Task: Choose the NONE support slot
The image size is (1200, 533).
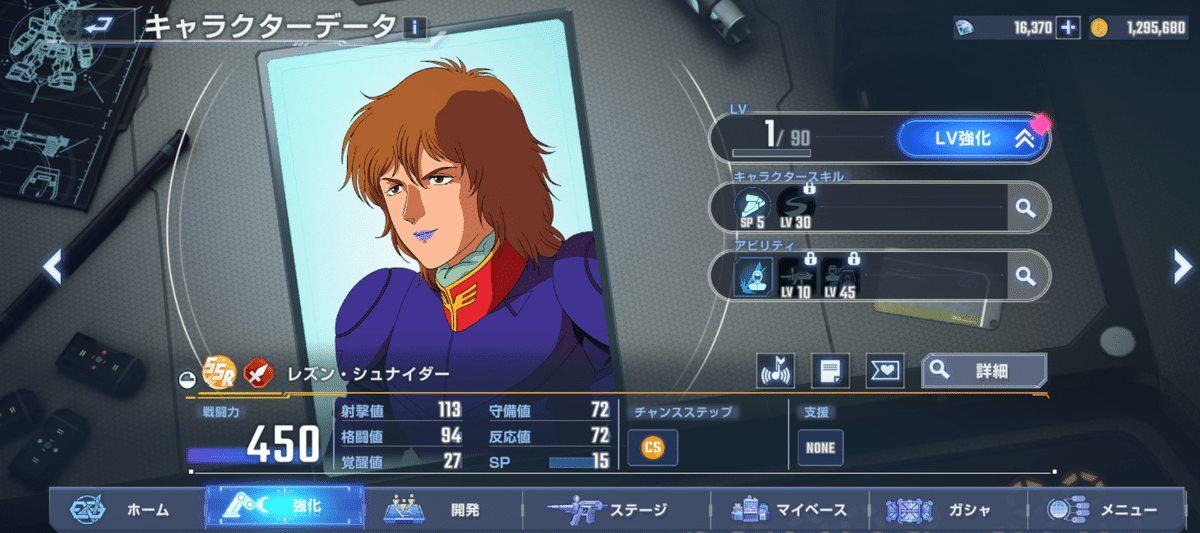Action: 819,448
